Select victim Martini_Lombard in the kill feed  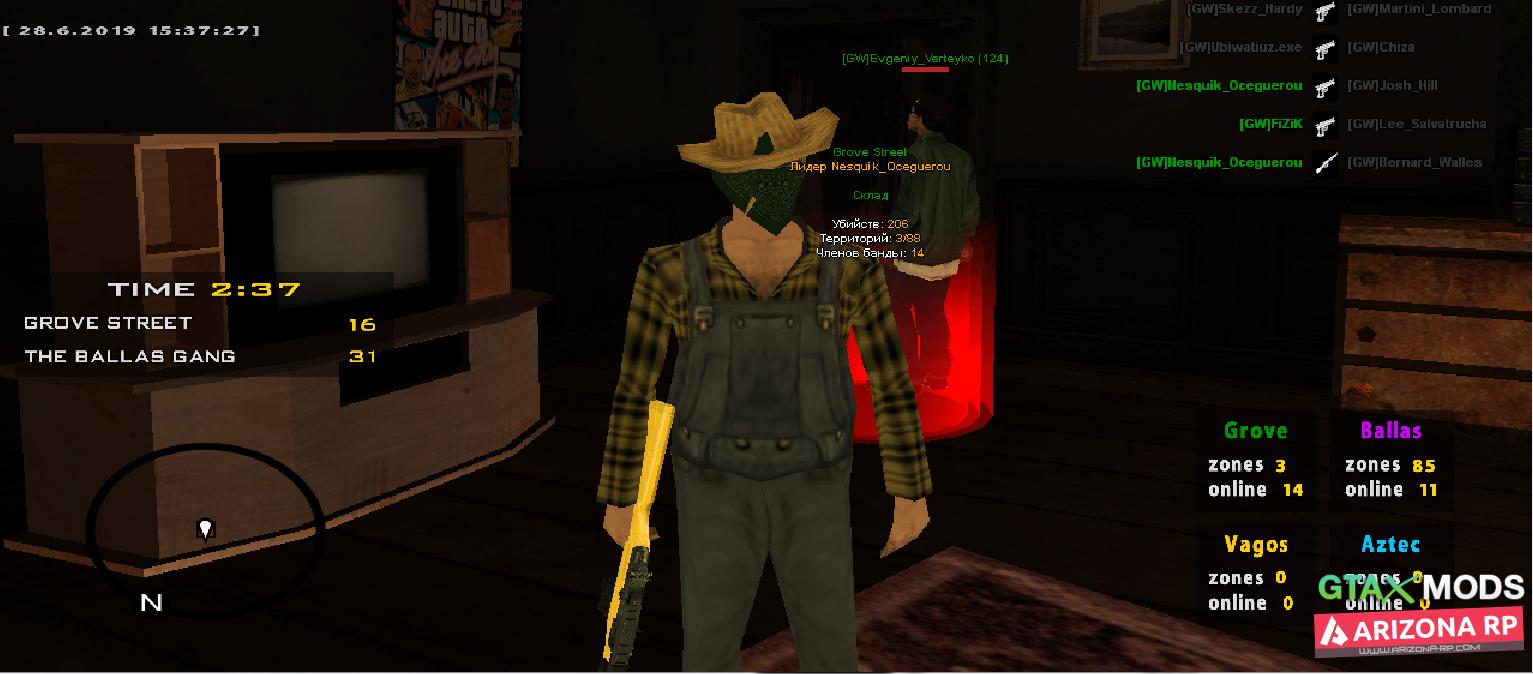tap(1418, 9)
